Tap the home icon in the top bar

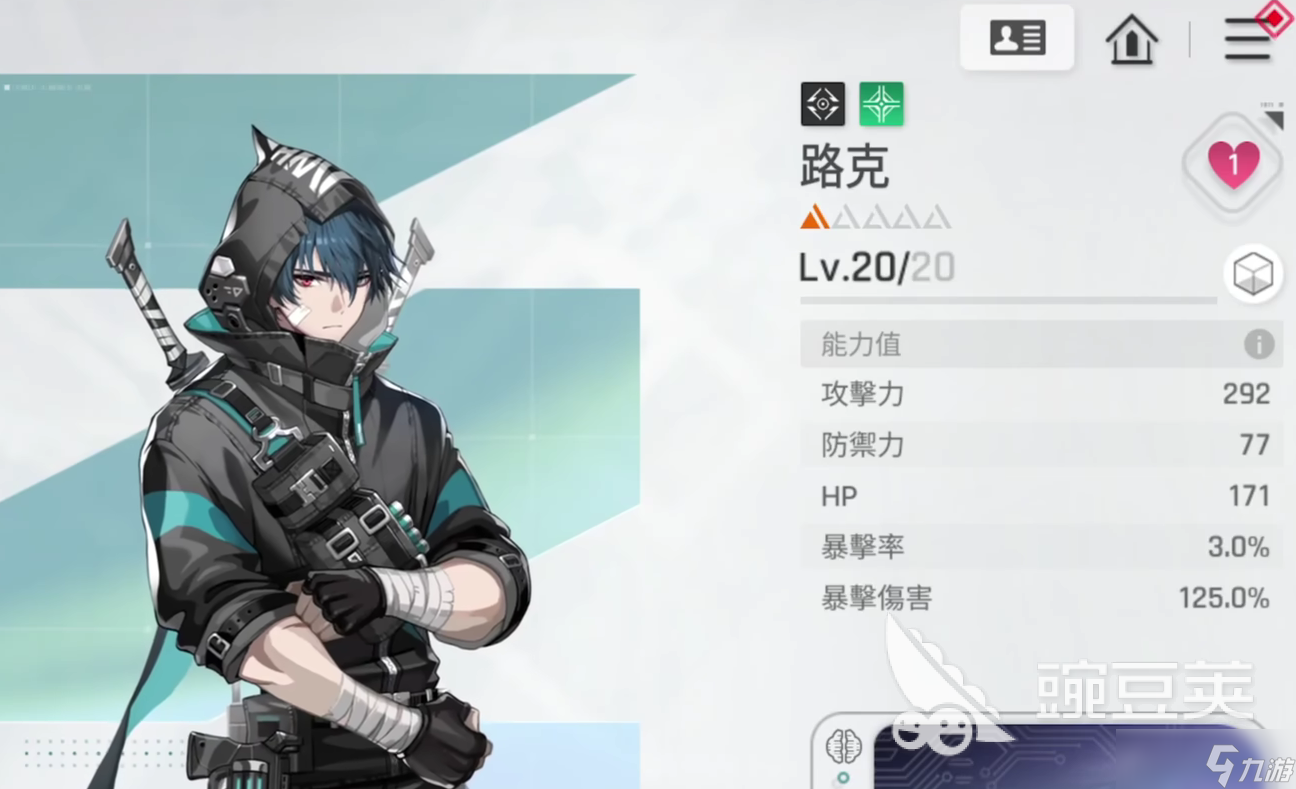pos(1131,41)
